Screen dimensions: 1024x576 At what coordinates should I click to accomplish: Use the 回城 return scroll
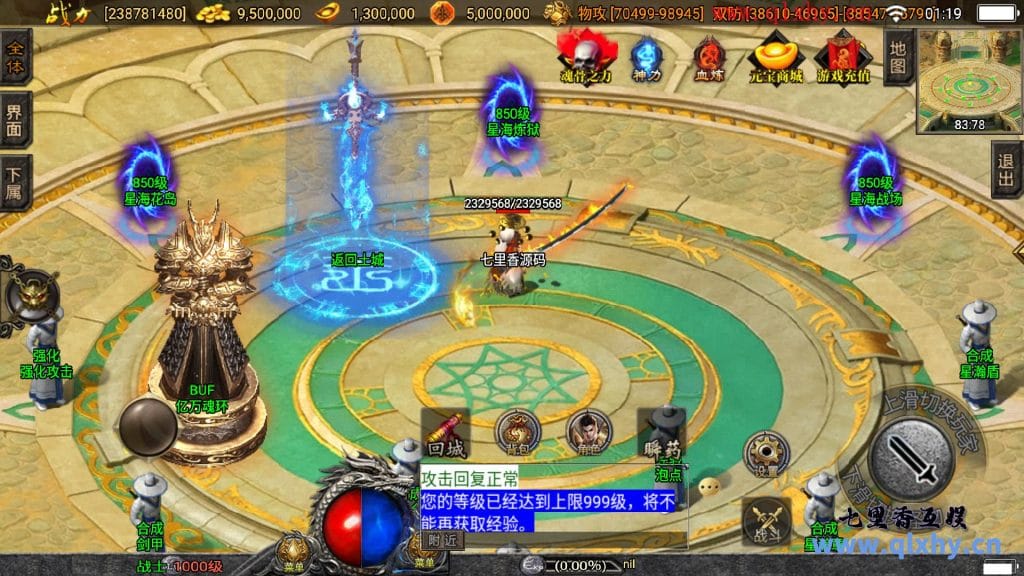[x=445, y=433]
